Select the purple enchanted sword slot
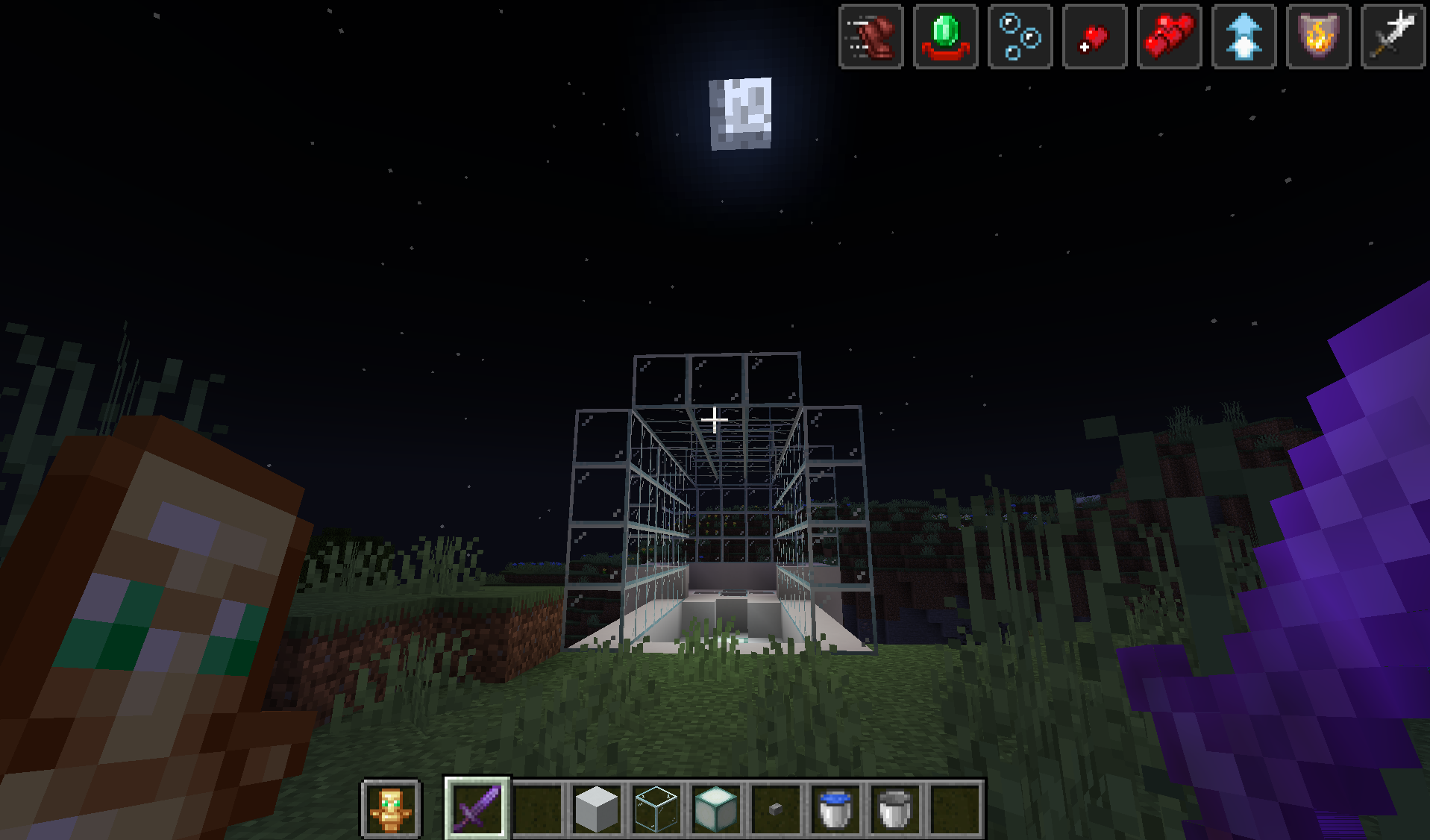Screen dimensions: 1430x840 tap(477, 809)
